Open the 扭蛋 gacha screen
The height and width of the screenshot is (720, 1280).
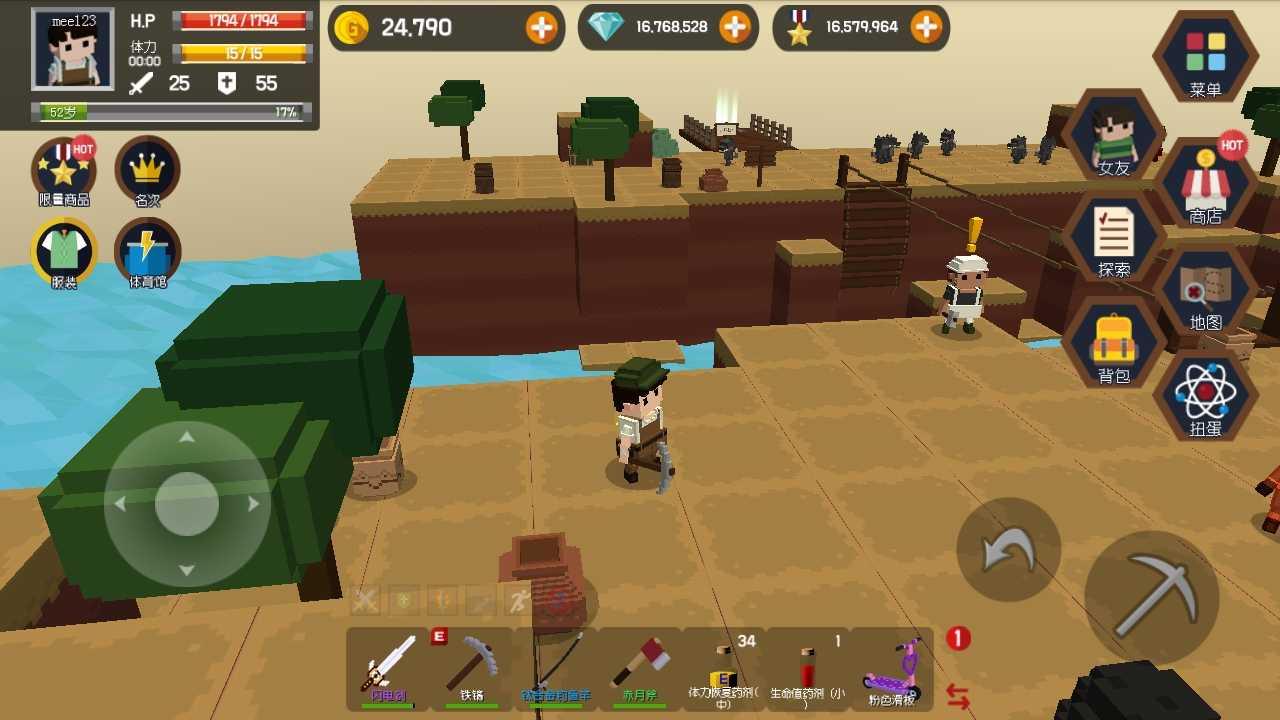pos(1205,397)
